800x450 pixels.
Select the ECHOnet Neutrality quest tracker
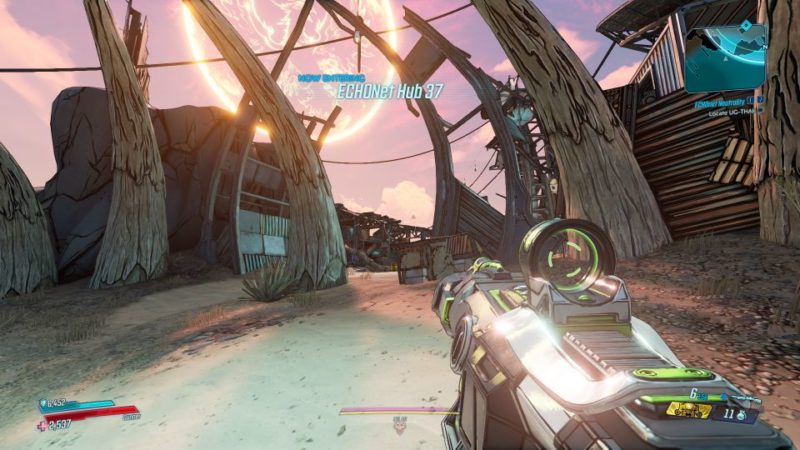(728, 101)
